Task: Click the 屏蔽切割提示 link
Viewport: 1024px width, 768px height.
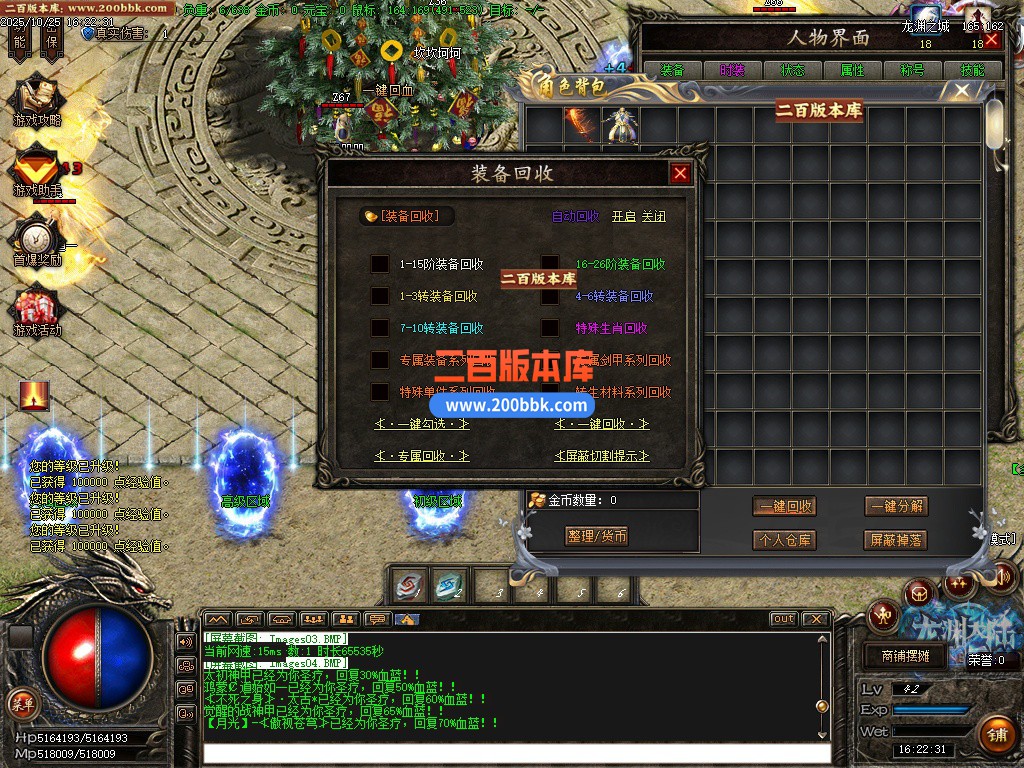Action: 602,456
